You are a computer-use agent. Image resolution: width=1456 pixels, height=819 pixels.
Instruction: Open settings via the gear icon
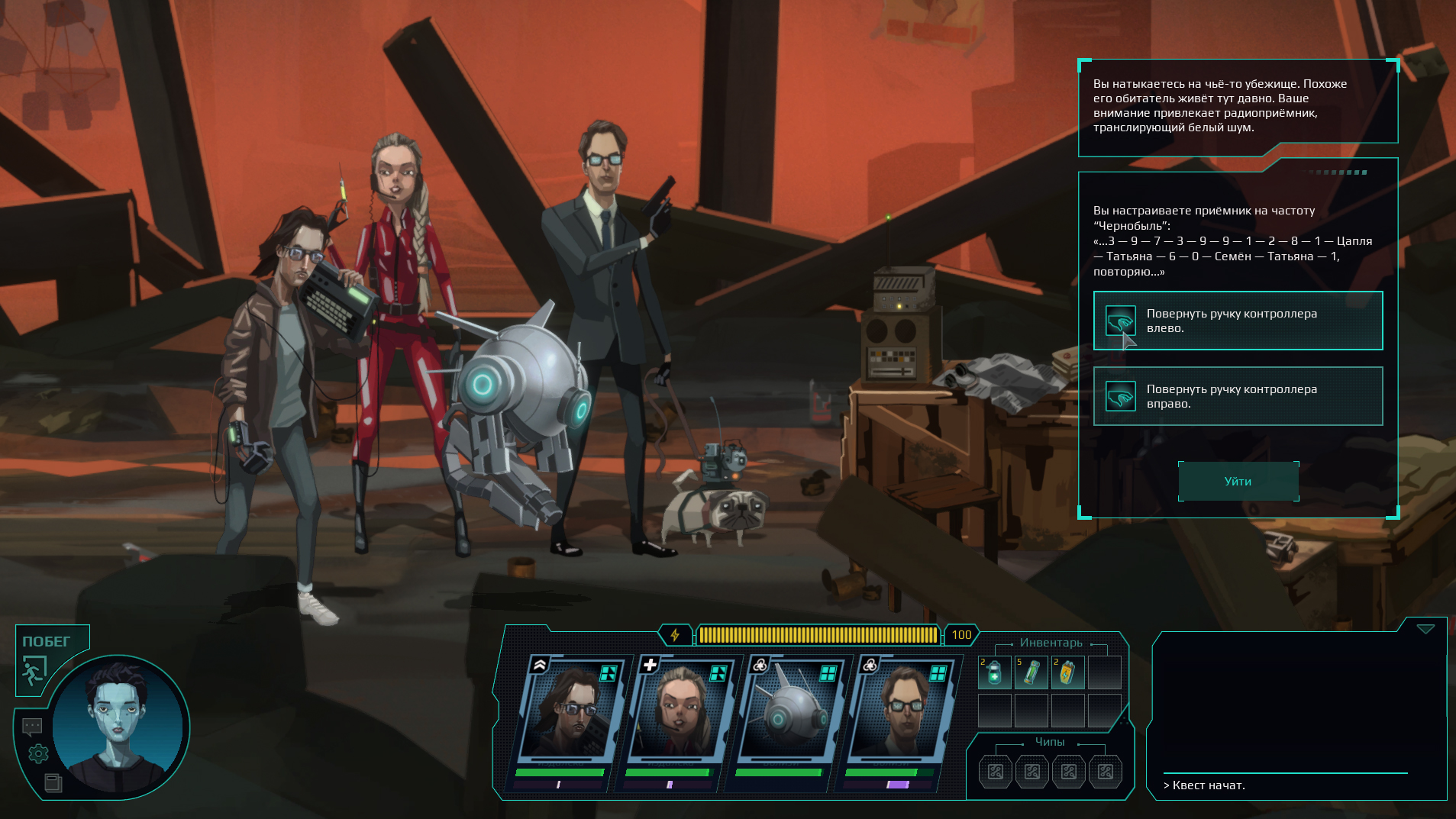click(38, 754)
